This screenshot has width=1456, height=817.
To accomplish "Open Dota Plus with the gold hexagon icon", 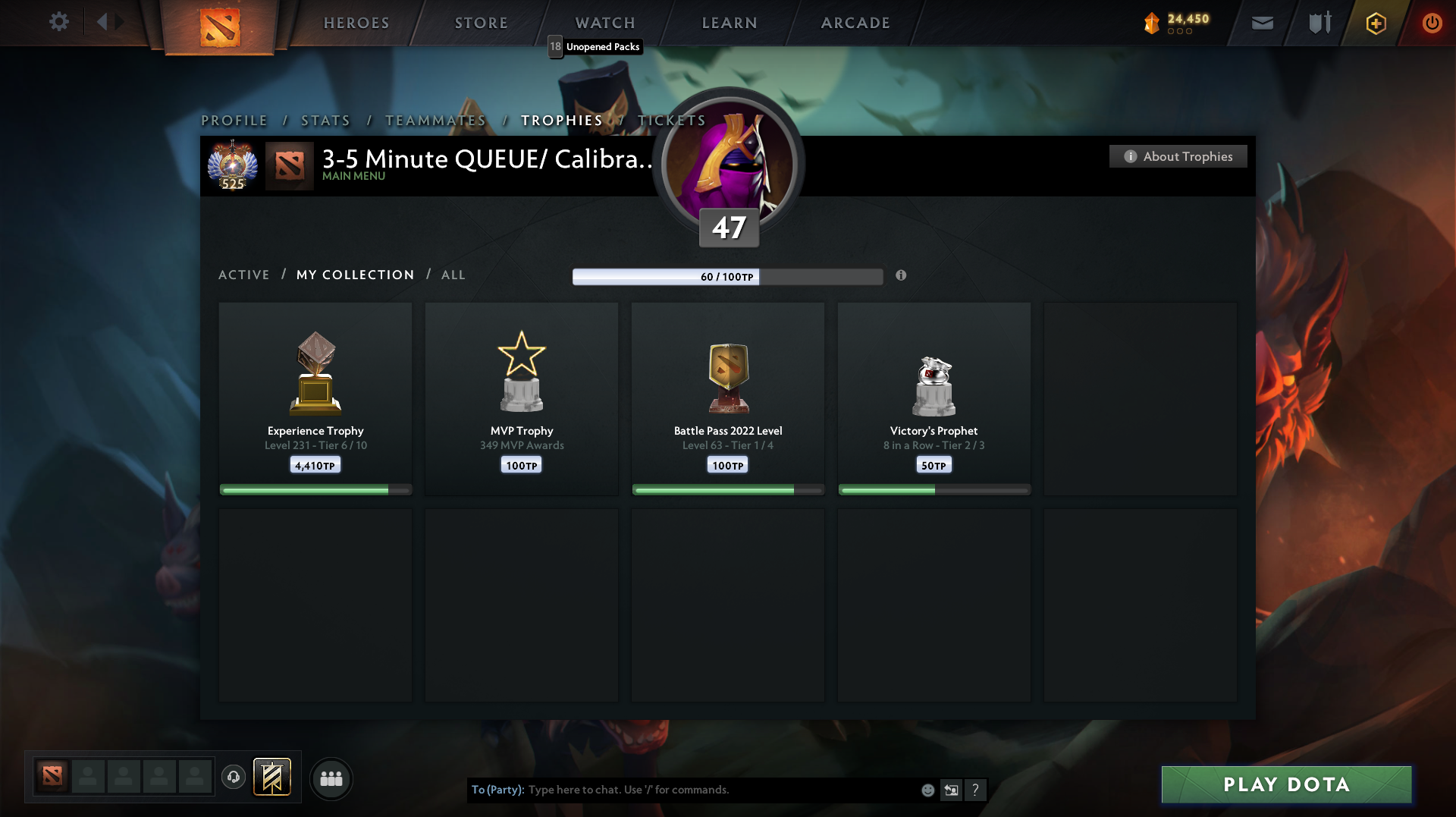I will pyautogui.click(x=1375, y=23).
